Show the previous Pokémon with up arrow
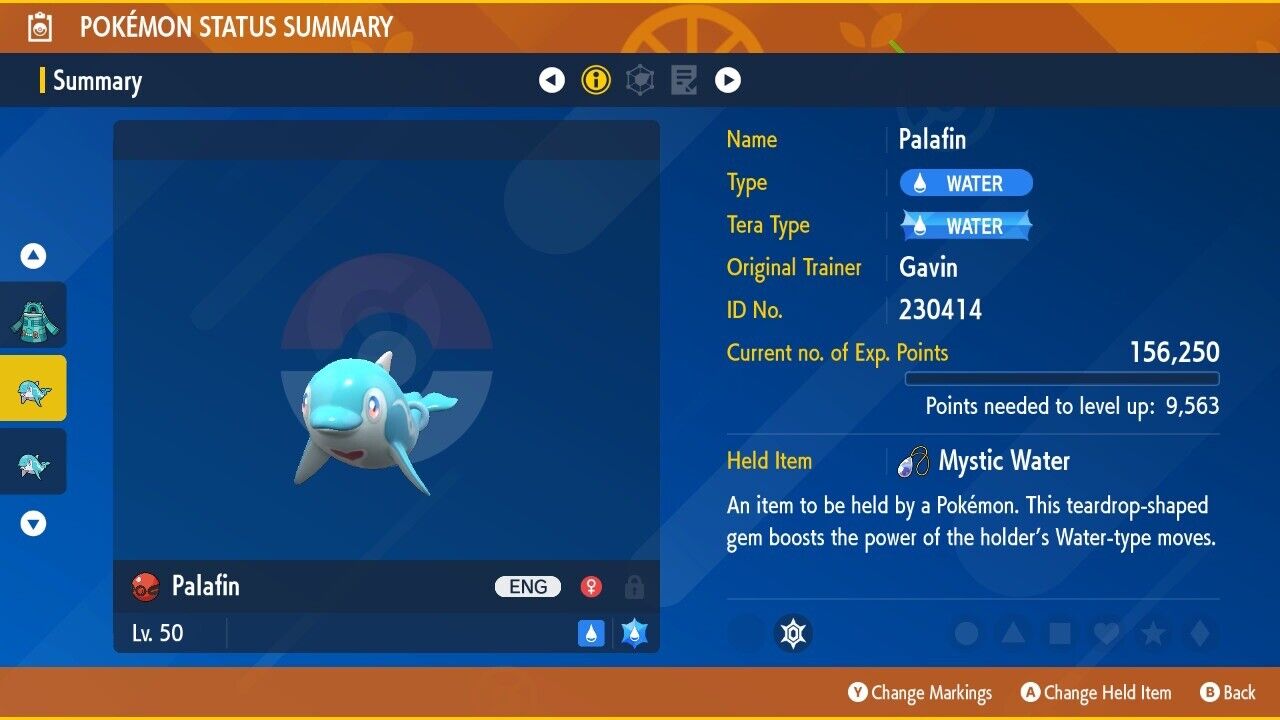 34,257
